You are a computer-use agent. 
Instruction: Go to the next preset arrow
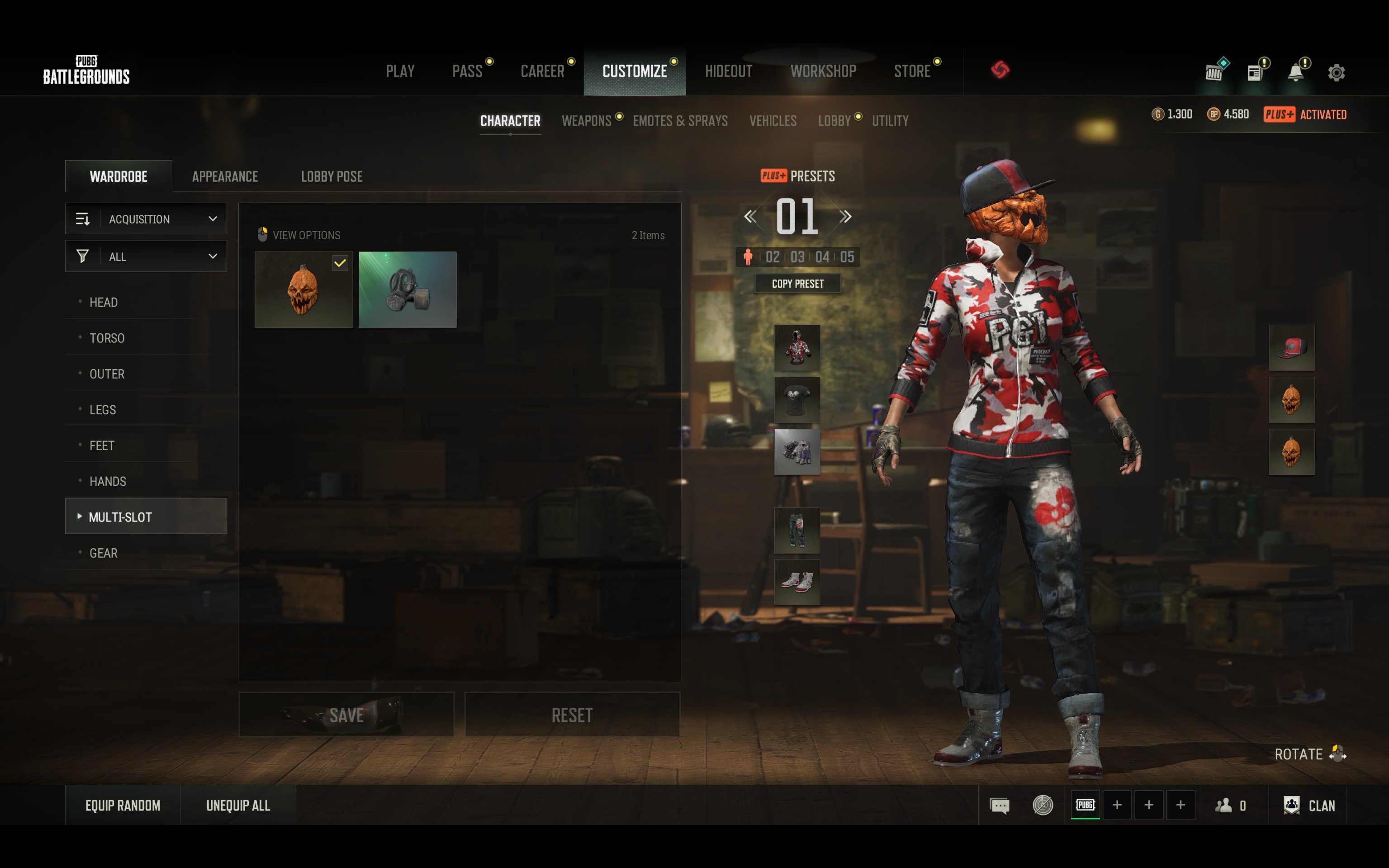point(845,216)
